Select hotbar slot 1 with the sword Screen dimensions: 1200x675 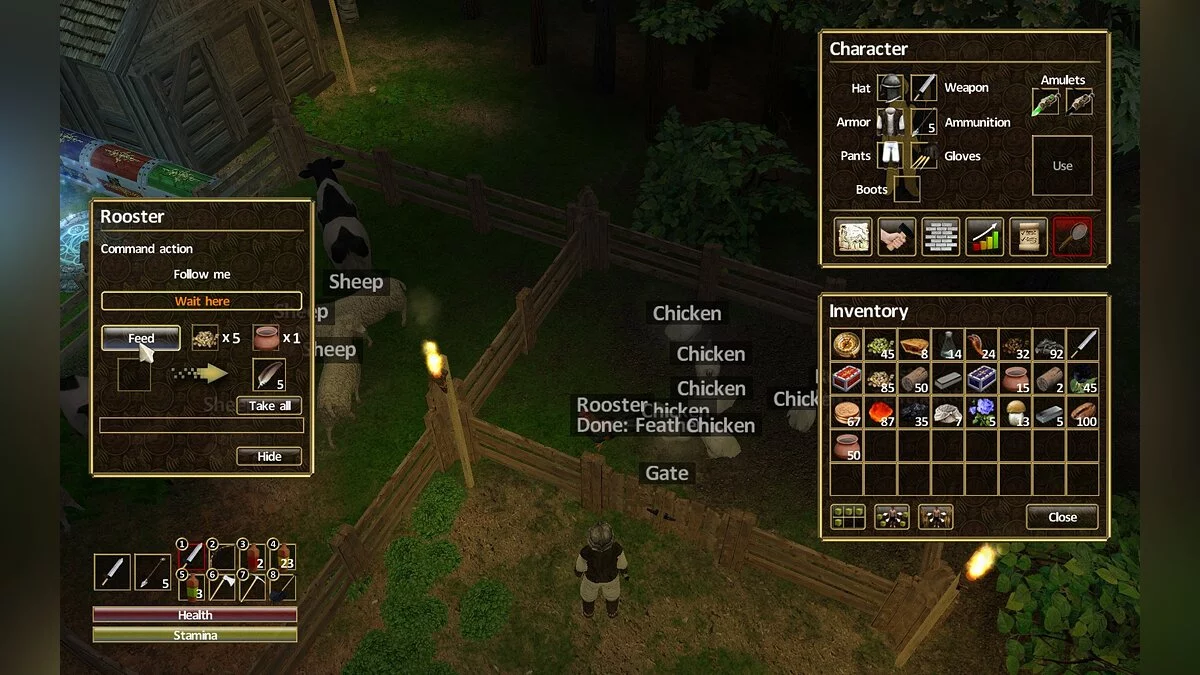click(191, 556)
